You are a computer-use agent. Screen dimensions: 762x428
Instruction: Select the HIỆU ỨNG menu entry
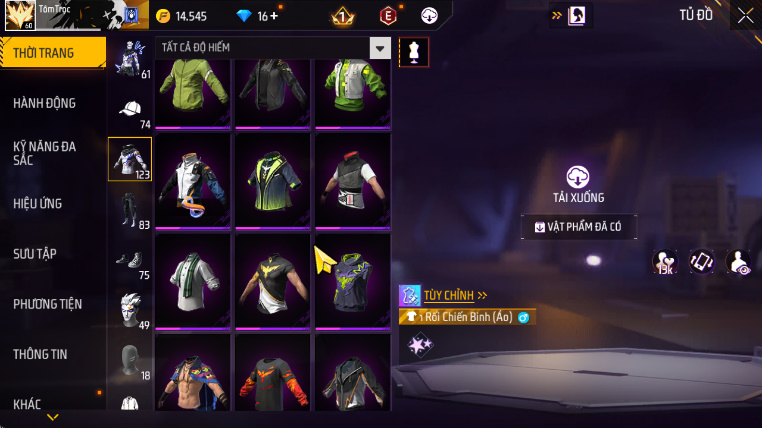38,203
